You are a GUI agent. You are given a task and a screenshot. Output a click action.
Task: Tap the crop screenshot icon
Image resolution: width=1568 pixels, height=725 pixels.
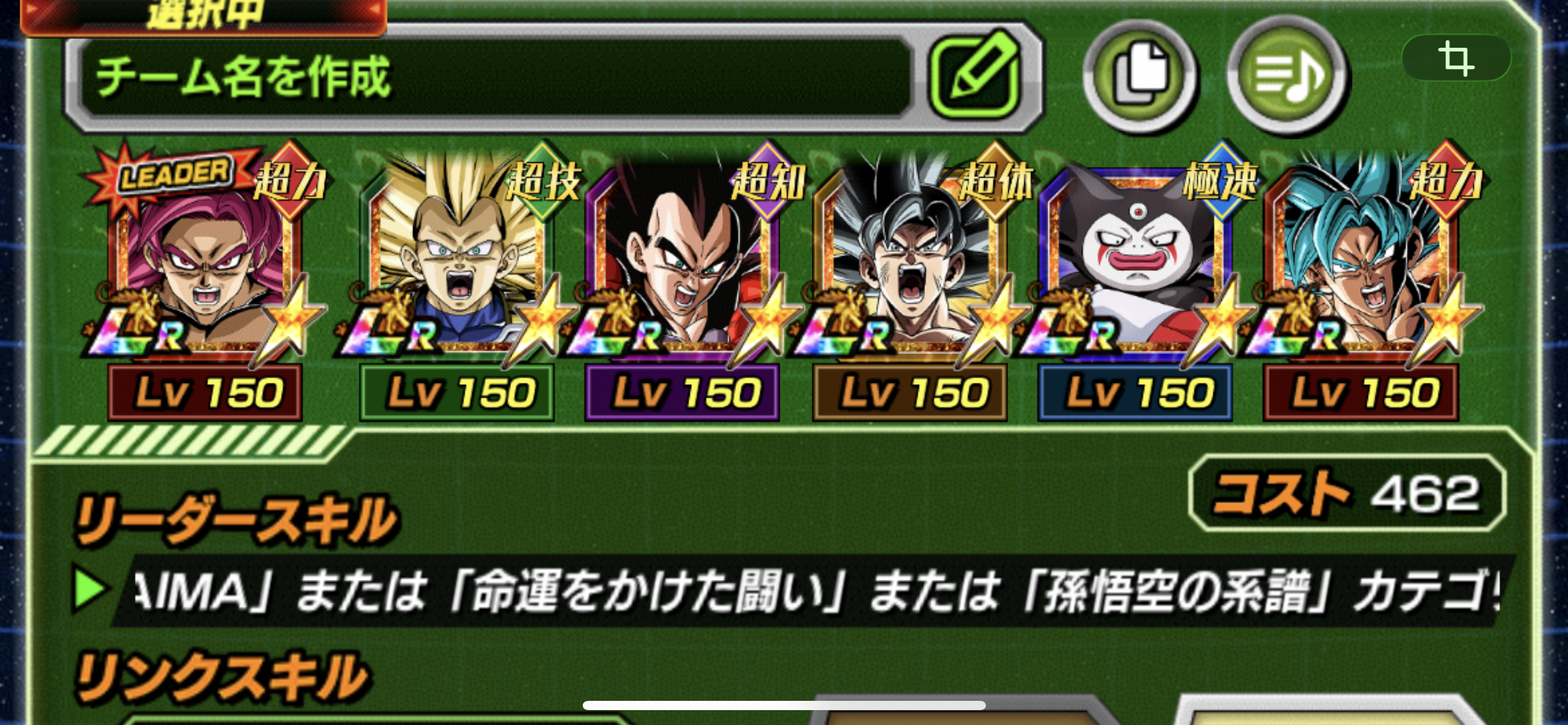(1455, 58)
